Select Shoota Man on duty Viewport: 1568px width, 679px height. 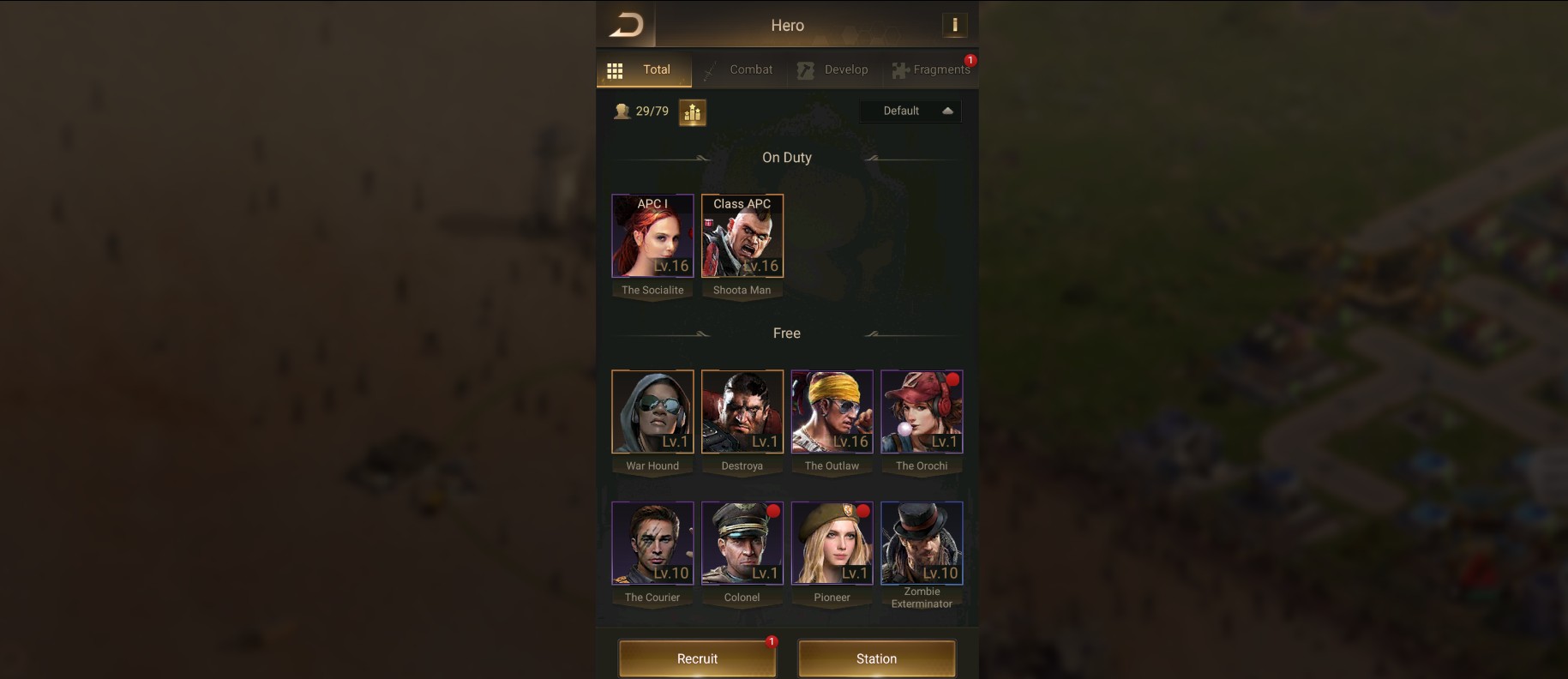click(742, 236)
